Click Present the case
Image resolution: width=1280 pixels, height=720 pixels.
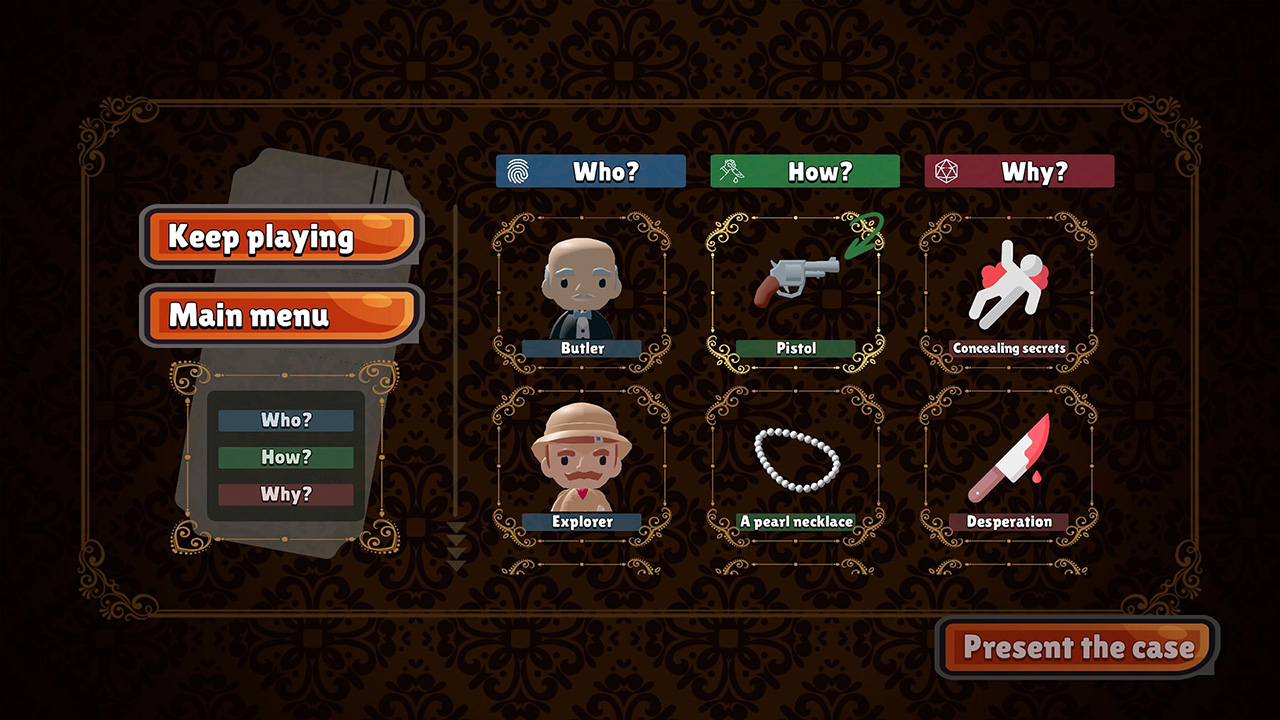point(1076,647)
